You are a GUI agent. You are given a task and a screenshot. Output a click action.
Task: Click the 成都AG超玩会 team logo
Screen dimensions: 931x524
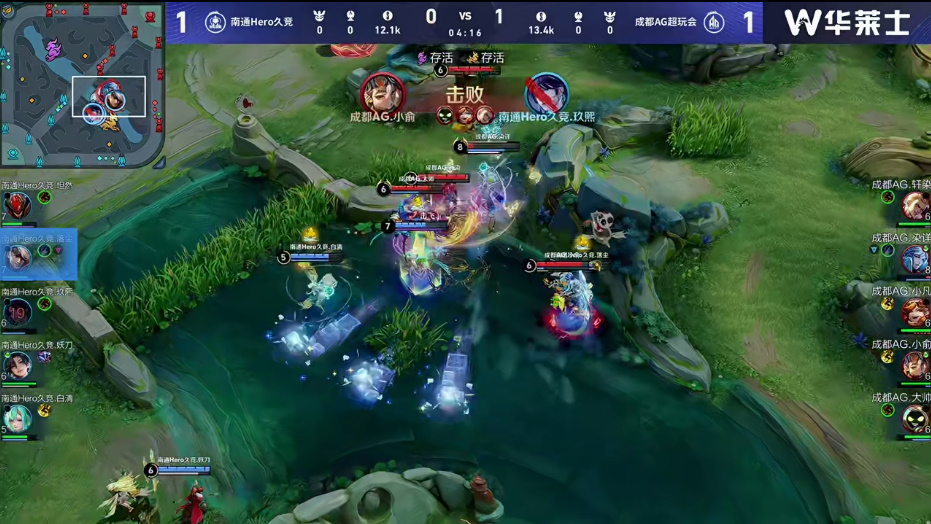(714, 22)
